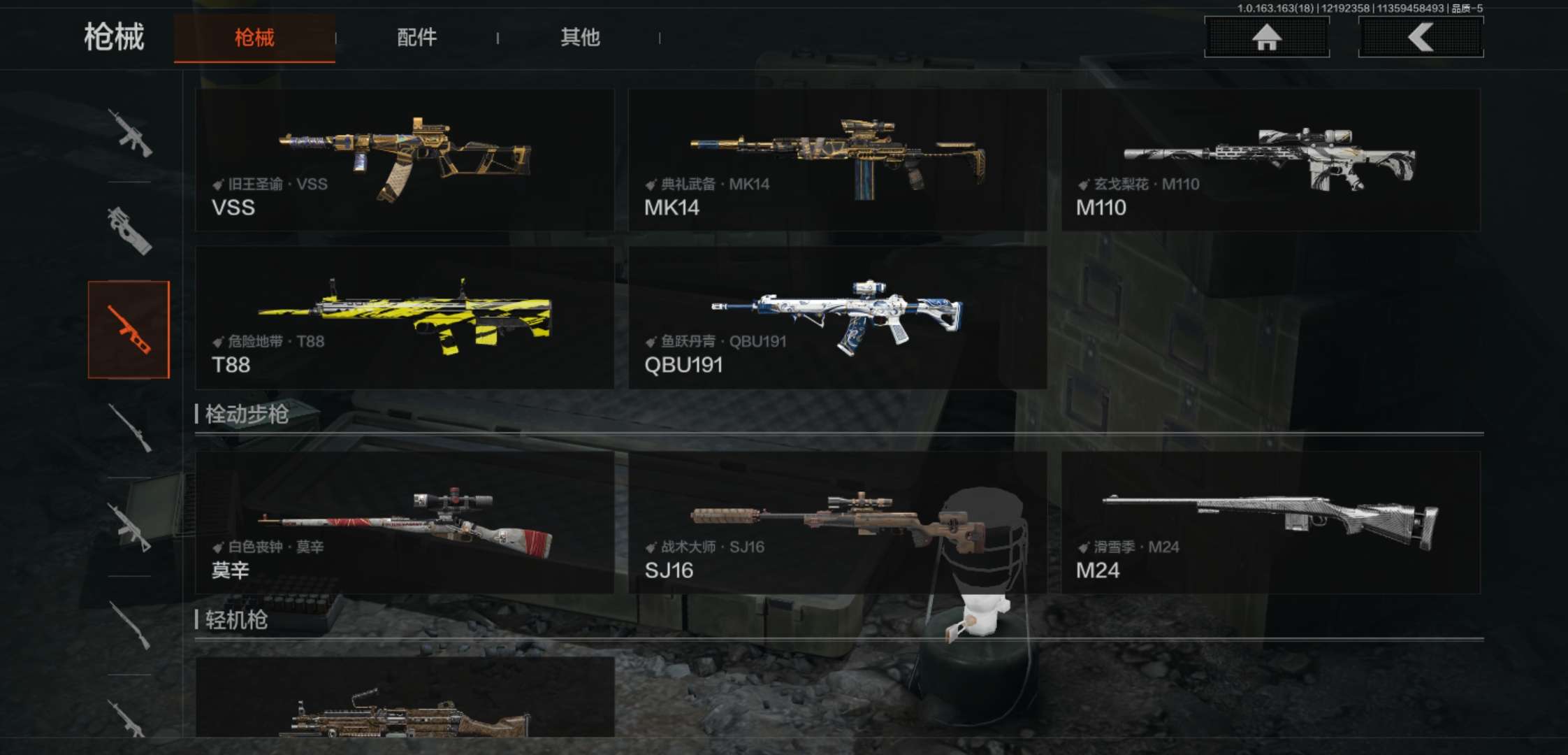Pick the M110 weapon card
This screenshot has height=755, width=1568.
click(1270, 160)
